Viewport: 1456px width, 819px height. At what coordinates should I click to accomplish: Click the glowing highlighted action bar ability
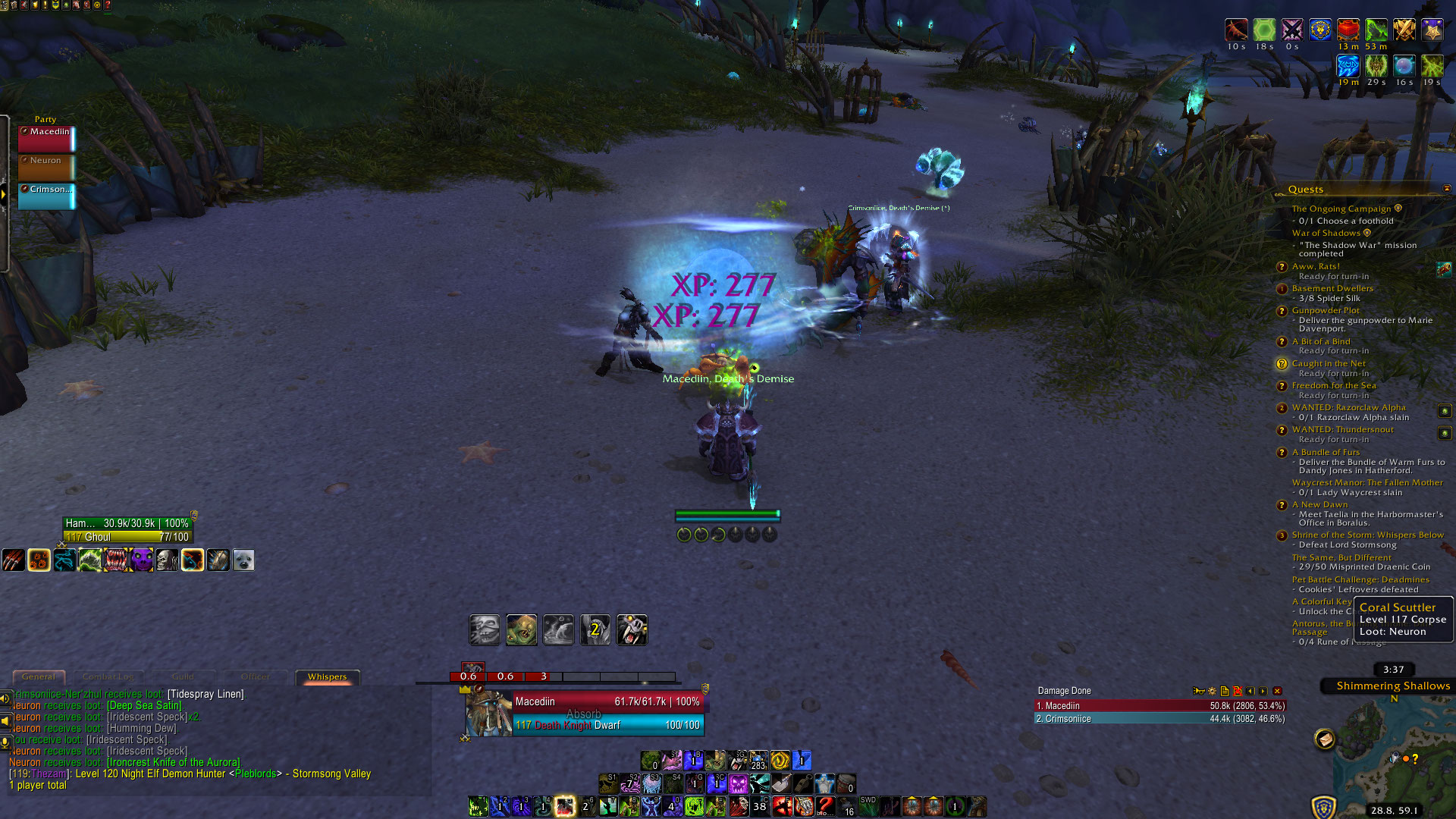click(x=564, y=806)
